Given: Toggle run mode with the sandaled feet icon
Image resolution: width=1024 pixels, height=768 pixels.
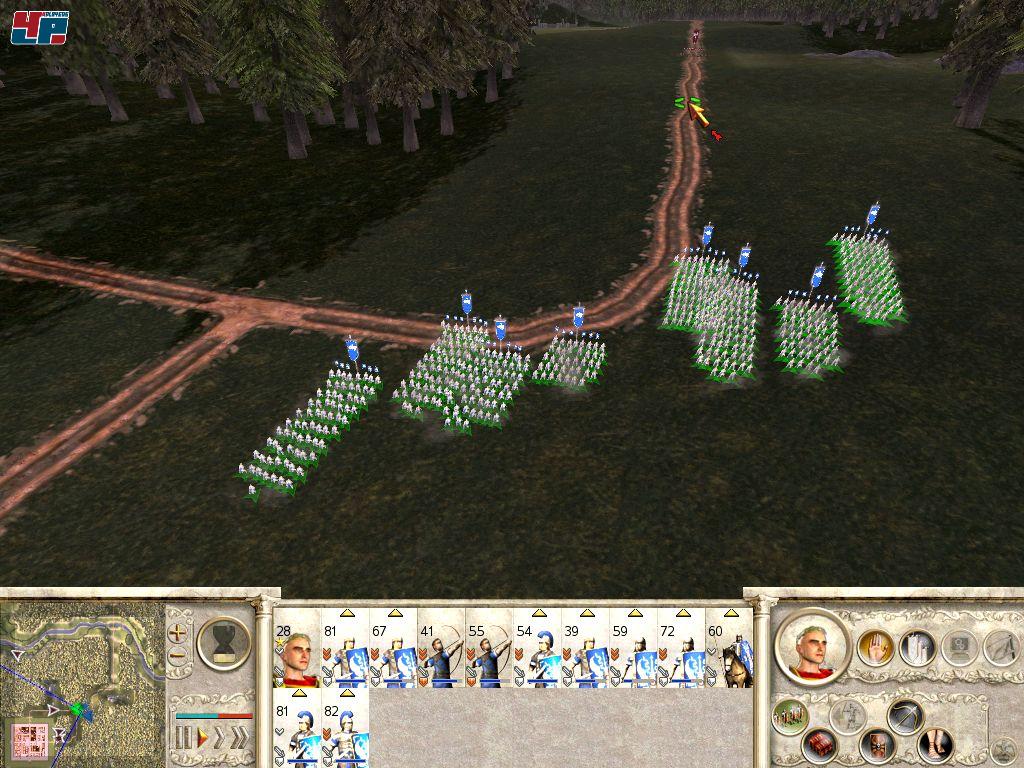Looking at the screenshot, I should coord(935,745).
